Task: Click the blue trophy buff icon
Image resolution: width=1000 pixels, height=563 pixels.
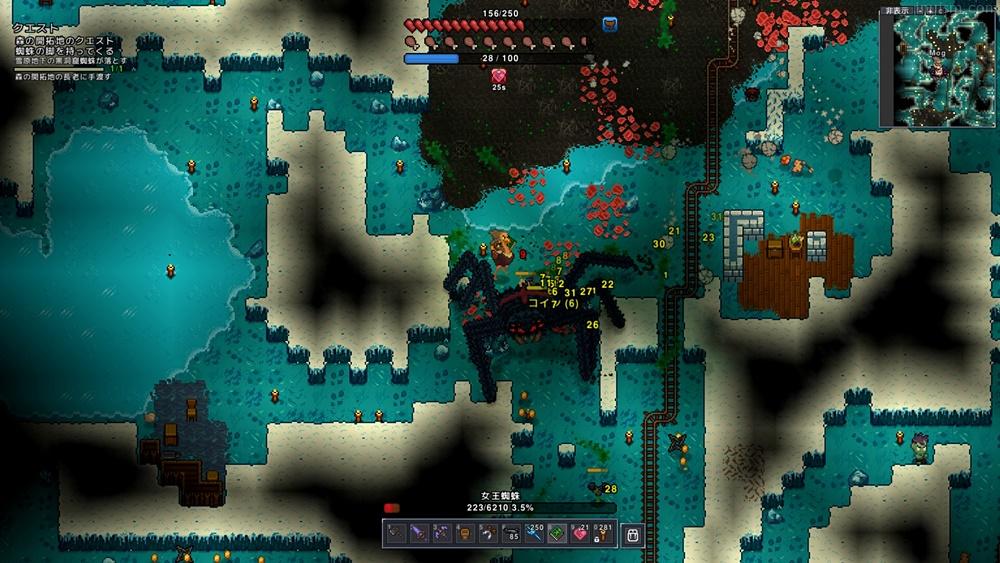Action: click(609, 23)
